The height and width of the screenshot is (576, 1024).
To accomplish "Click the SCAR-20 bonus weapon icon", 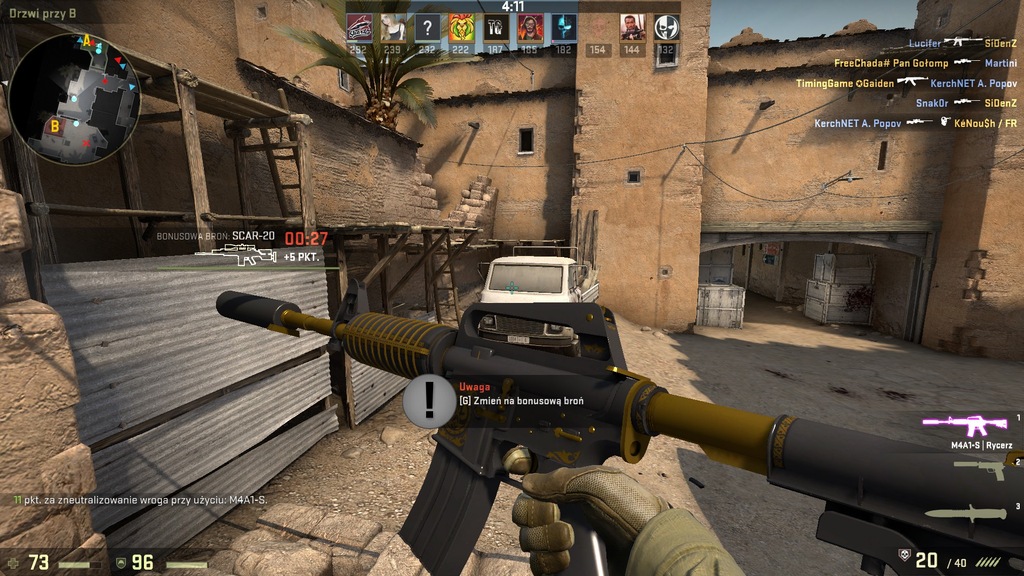I will click(234, 257).
